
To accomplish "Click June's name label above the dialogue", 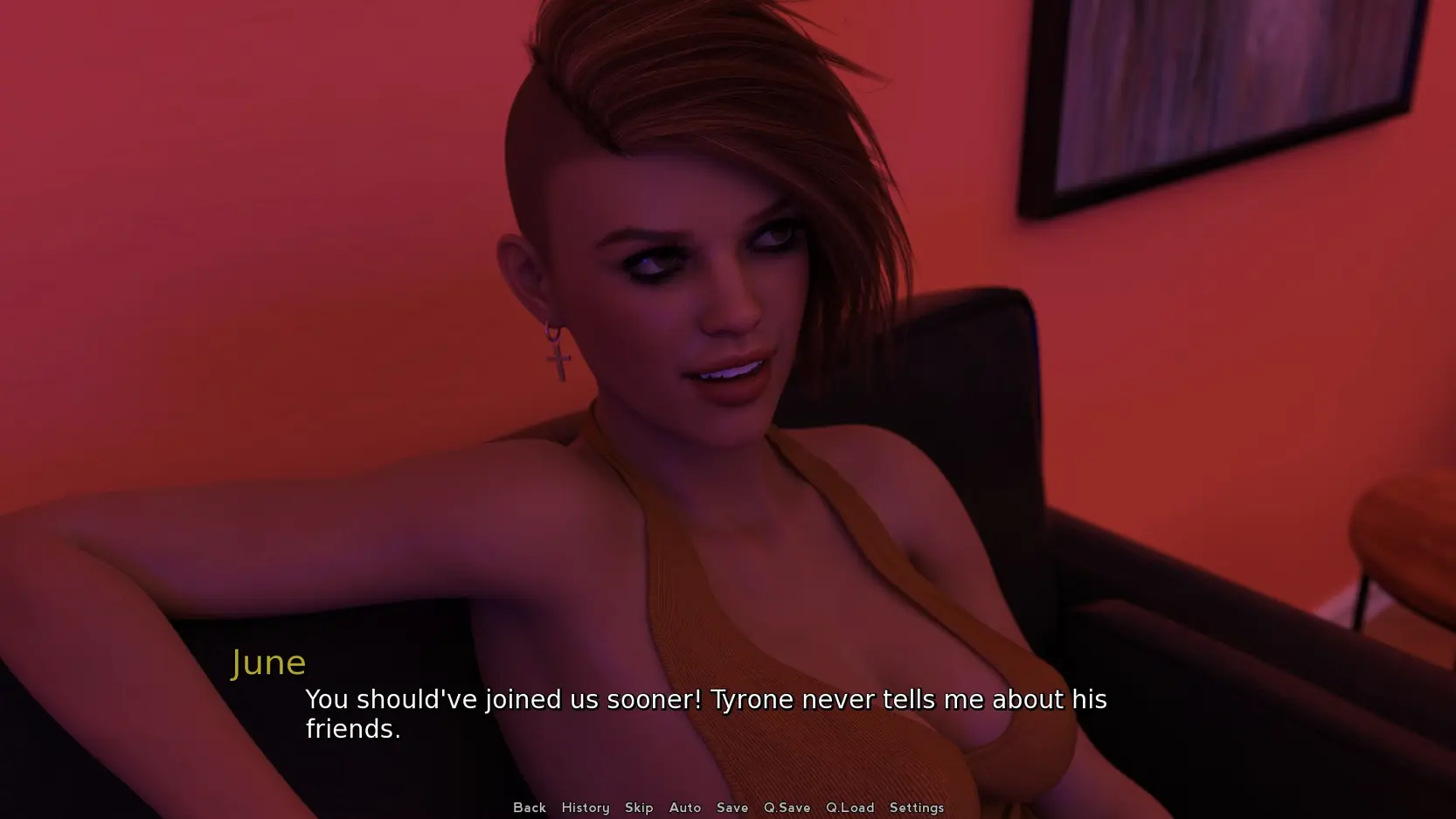I will [269, 662].
